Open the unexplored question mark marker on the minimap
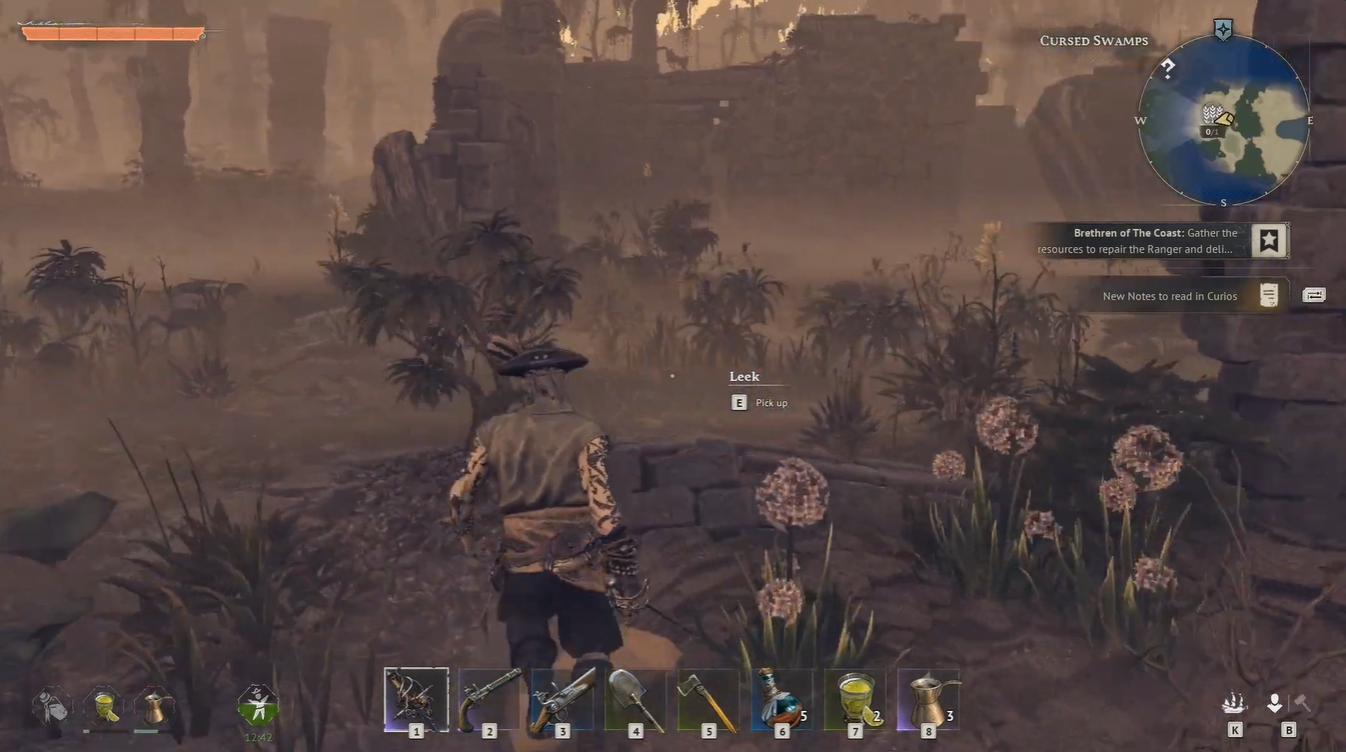Image resolution: width=1346 pixels, height=752 pixels. 1167,69
